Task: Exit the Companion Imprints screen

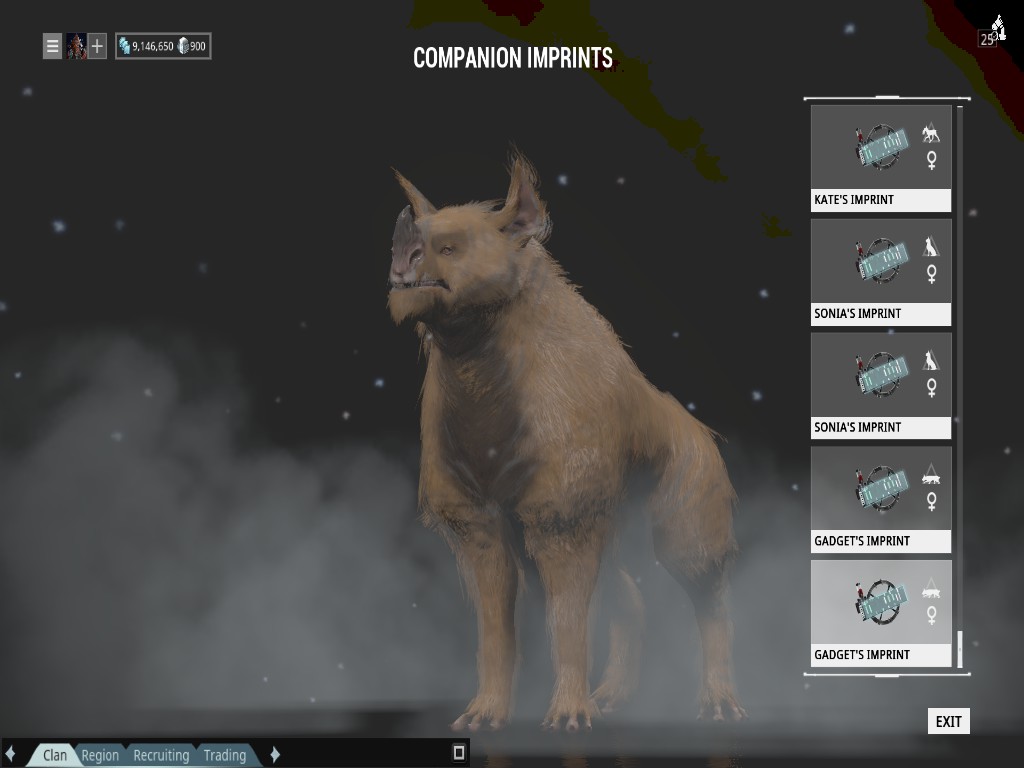Action: [x=948, y=721]
